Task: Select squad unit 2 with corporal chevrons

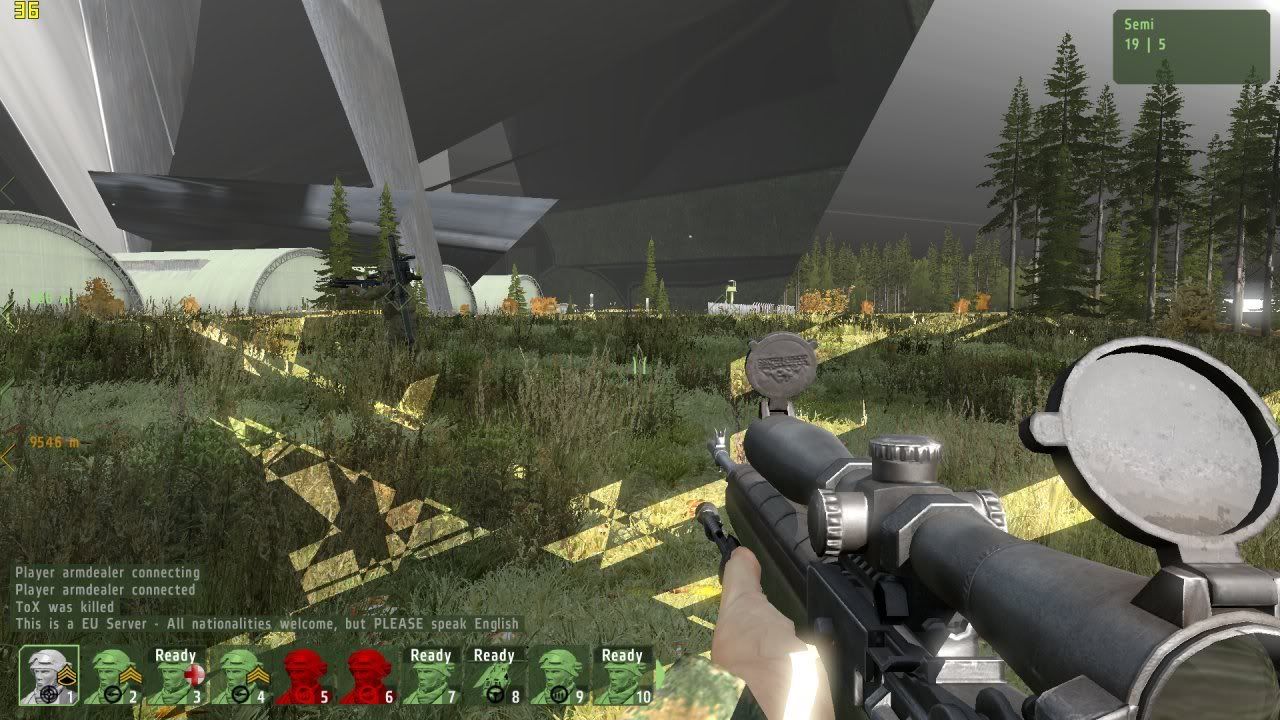Action: [x=112, y=677]
